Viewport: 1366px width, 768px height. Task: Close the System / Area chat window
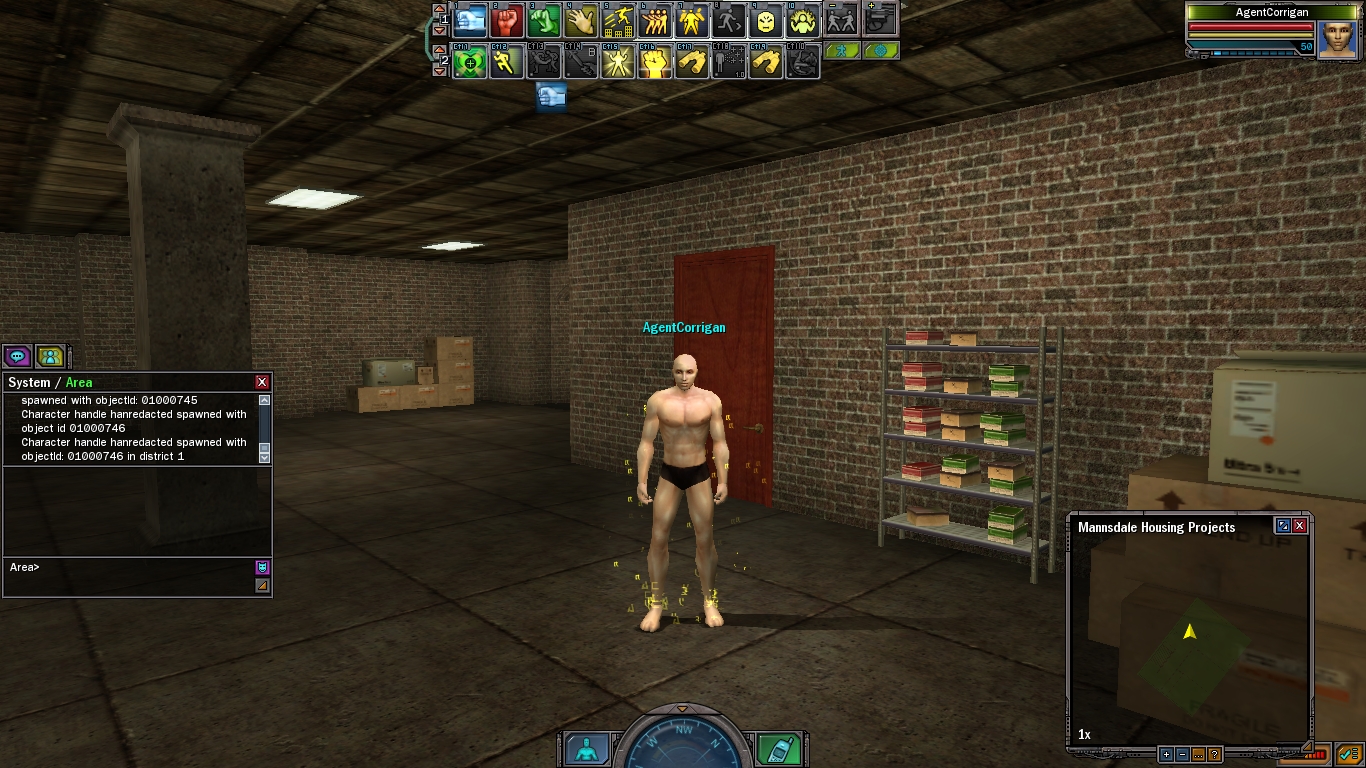click(262, 382)
